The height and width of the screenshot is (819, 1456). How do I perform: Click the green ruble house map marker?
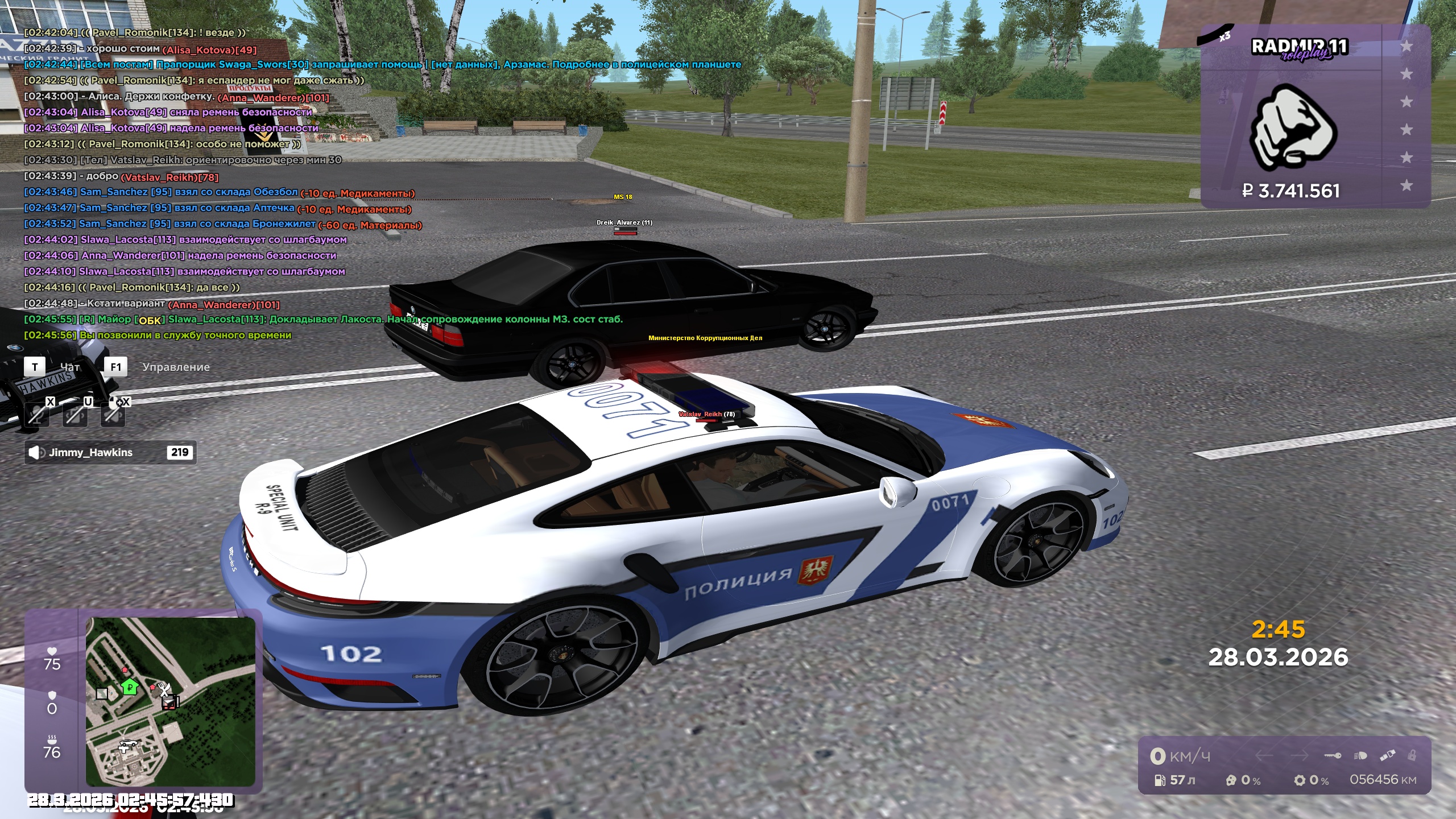(x=130, y=686)
